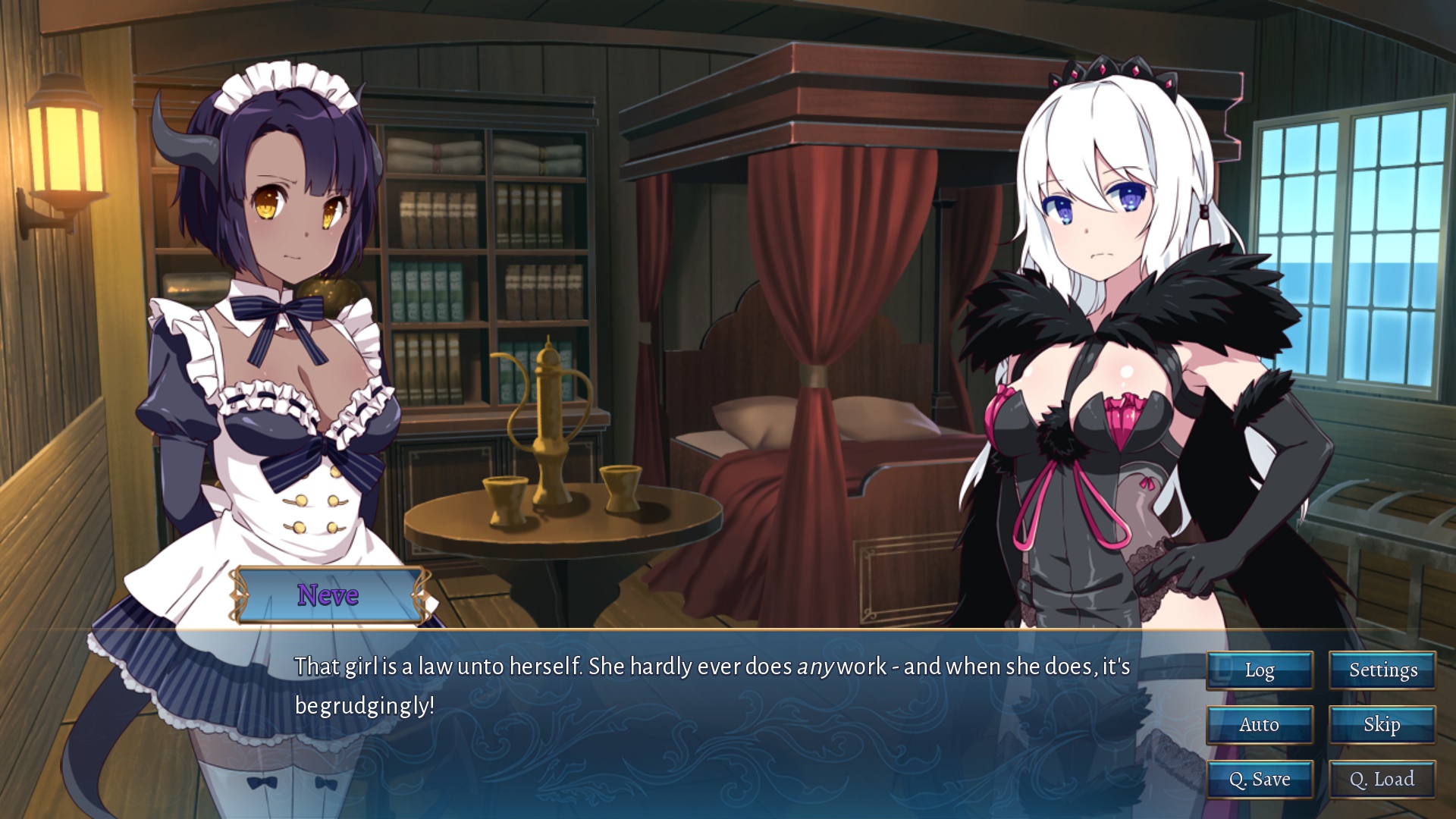Quick load the game with Q. Load

[1382, 779]
